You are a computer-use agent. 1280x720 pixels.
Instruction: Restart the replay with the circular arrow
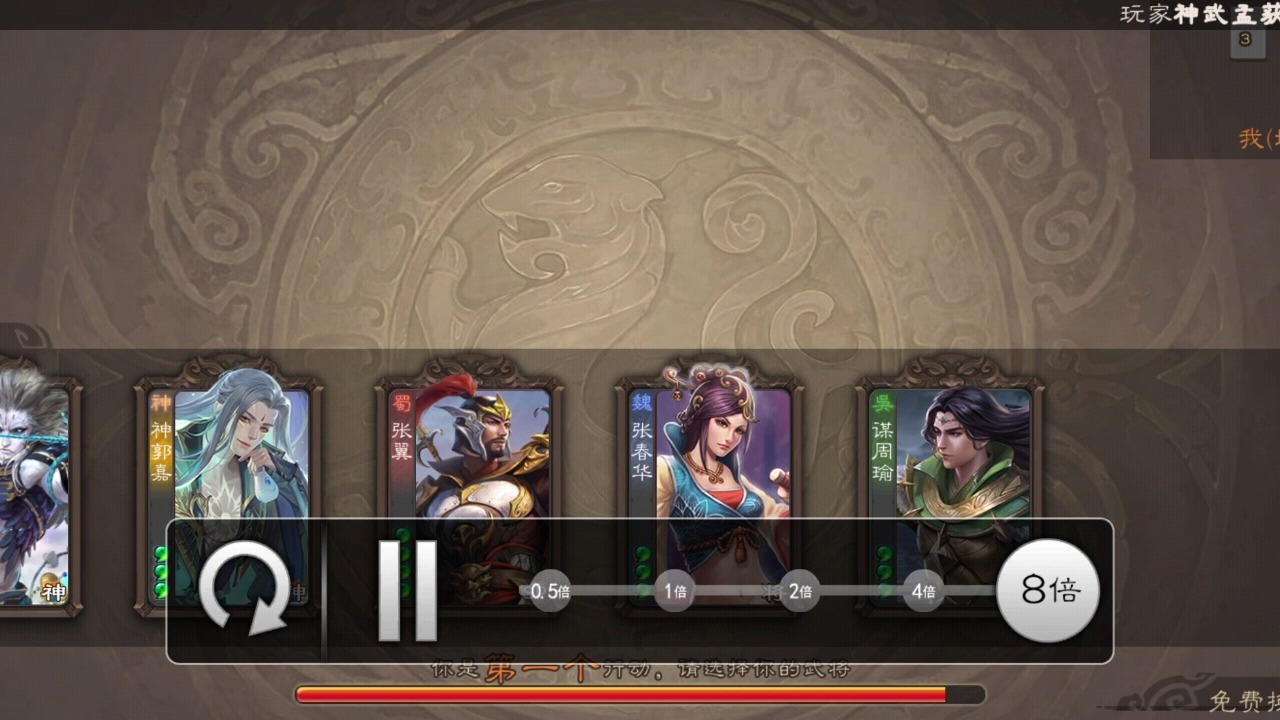pos(245,589)
